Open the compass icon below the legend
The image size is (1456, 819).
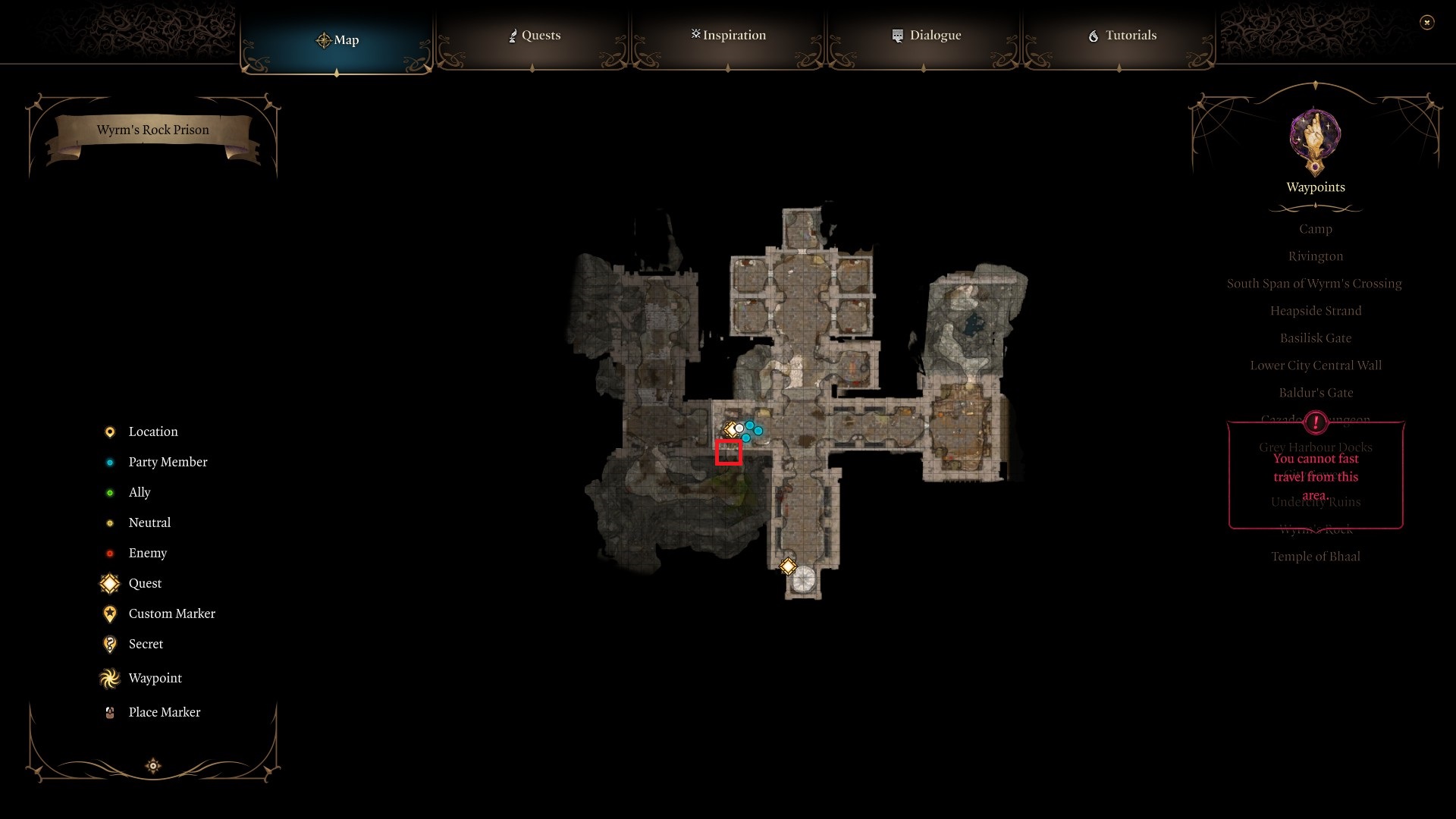152,766
